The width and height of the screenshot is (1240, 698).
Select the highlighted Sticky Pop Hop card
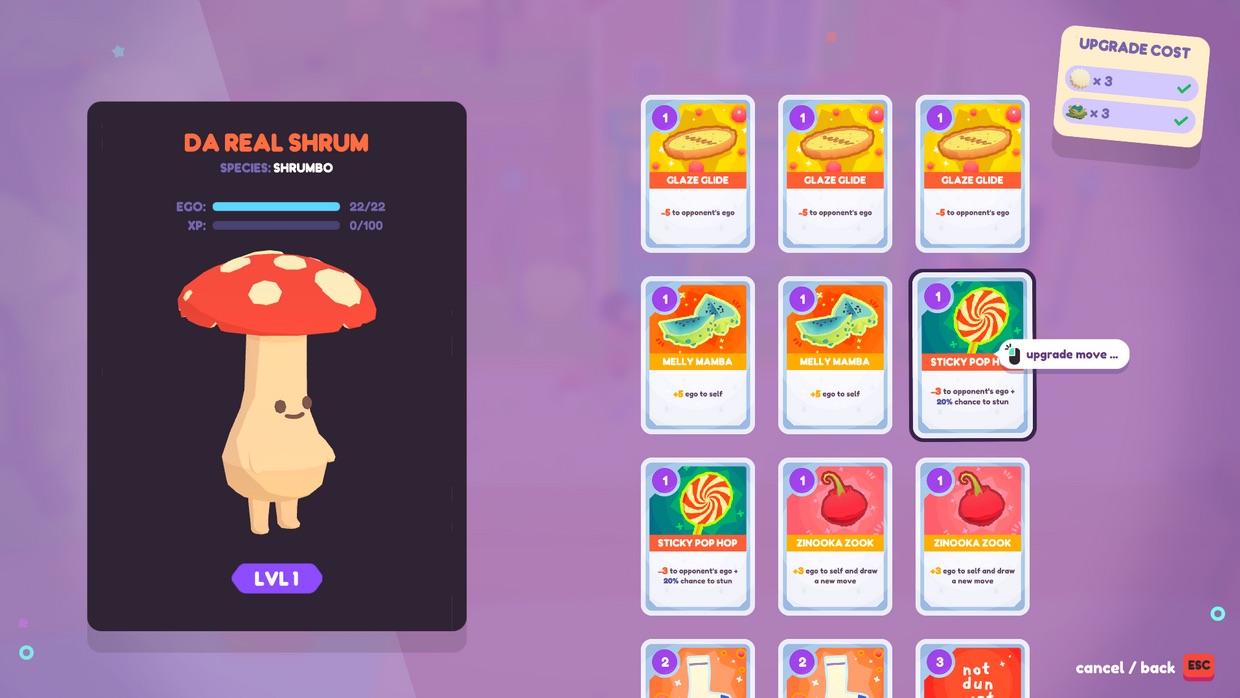pyautogui.click(x=971, y=356)
